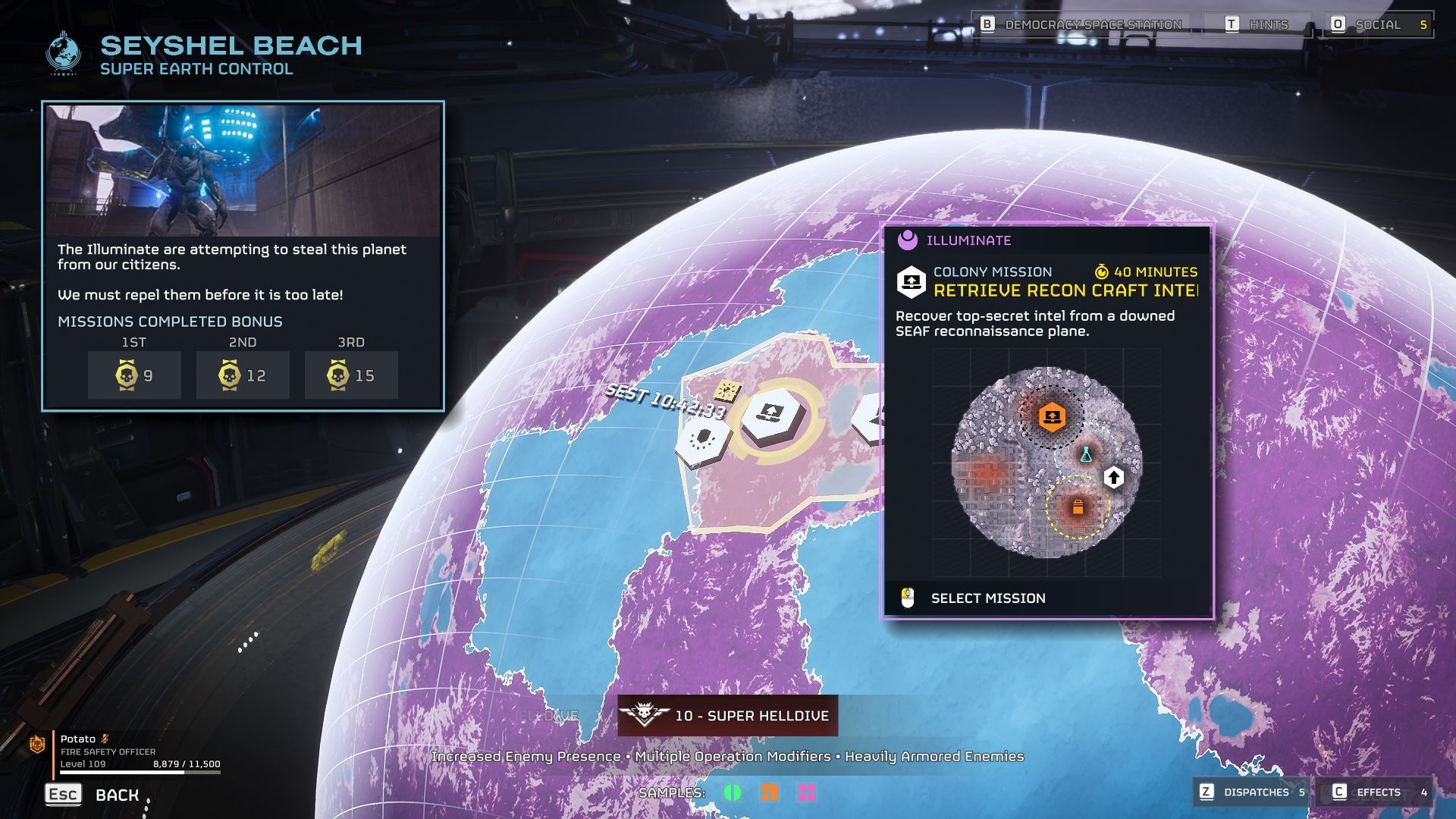The height and width of the screenshot is (819, 1456).
Task: Select the 10 - Super Helldive difficulty
Action: [x=727, y=715]
